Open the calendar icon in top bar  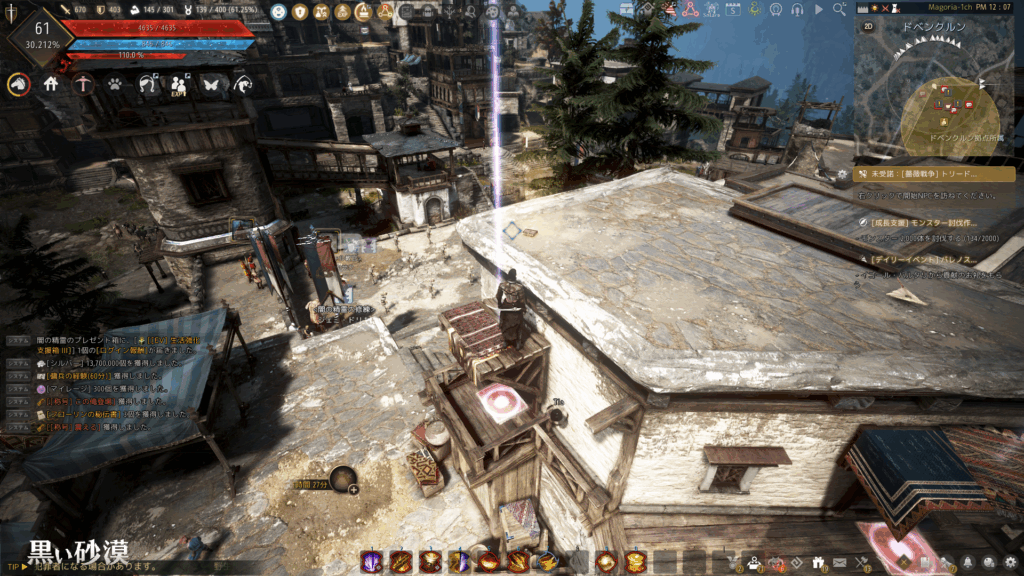pyautogui.click(x=733, y=9)
